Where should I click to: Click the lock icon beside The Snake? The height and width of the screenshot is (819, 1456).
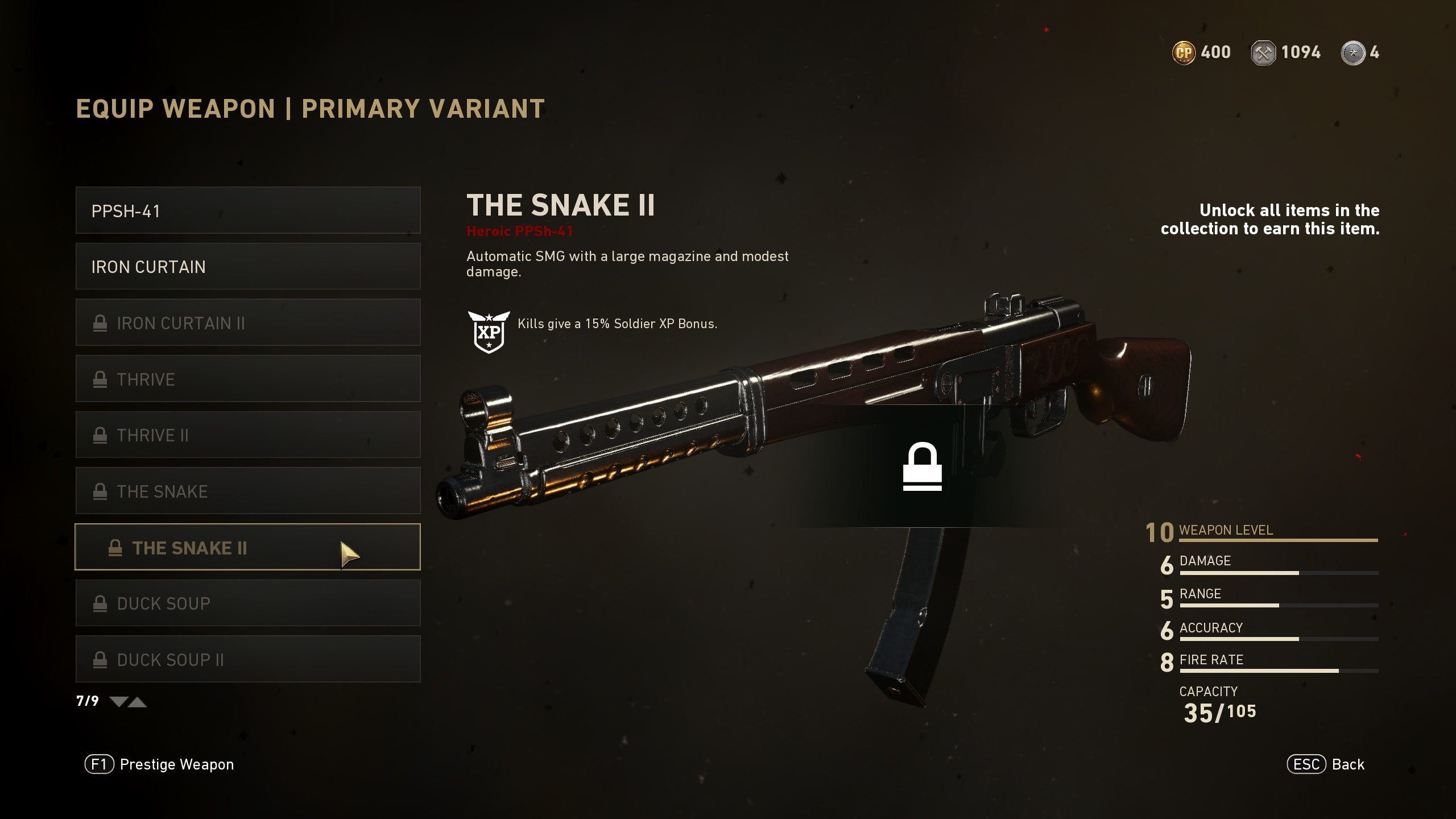tap(101, 491)
